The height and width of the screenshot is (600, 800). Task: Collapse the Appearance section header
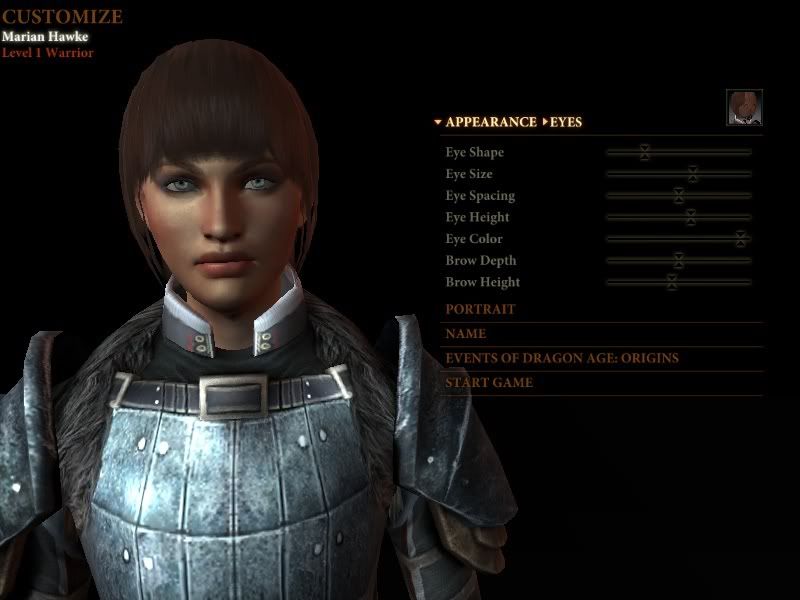click(x=490, y=122)
